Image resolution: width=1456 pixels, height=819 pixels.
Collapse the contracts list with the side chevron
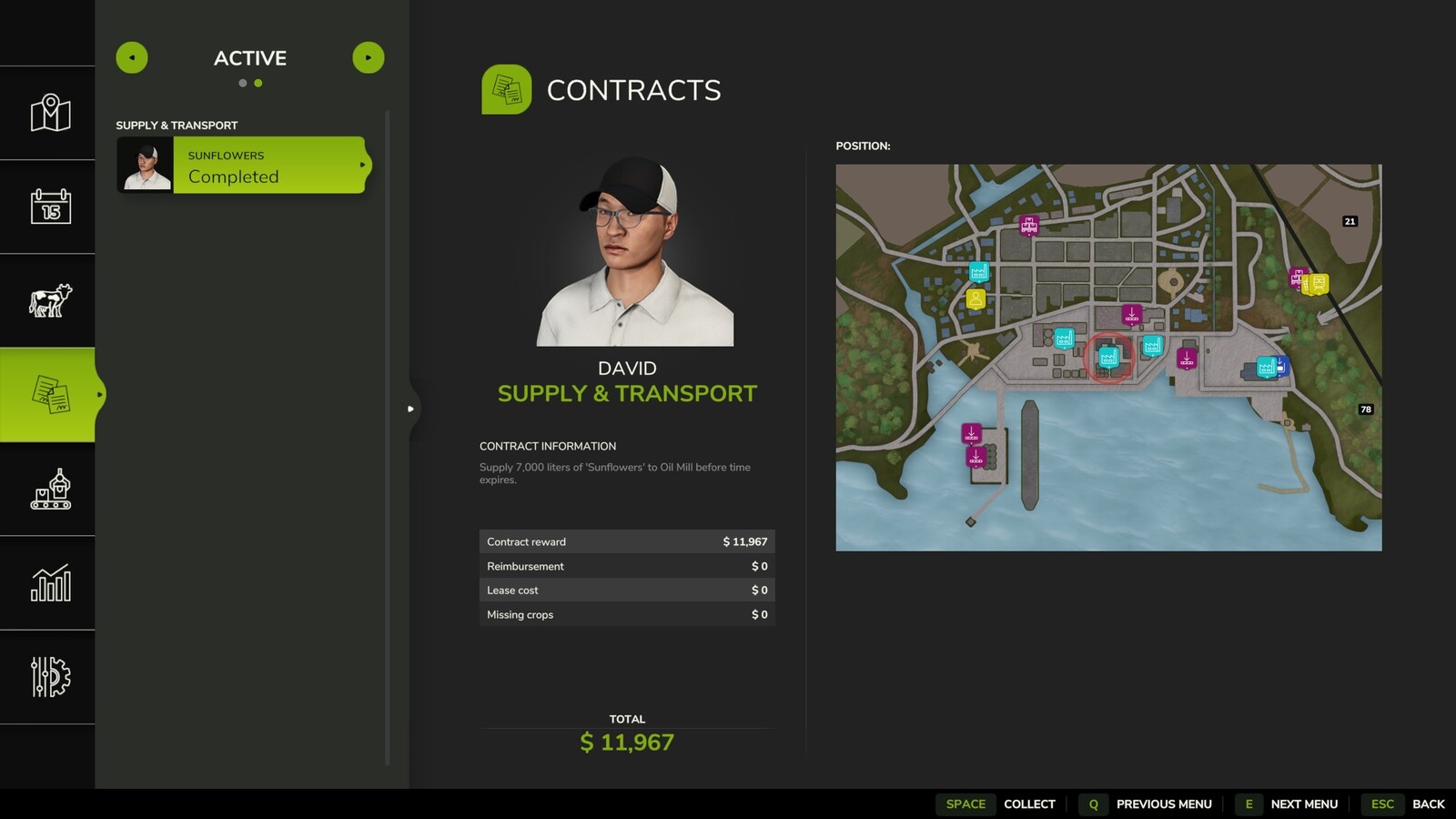click(x=412, y=409)
